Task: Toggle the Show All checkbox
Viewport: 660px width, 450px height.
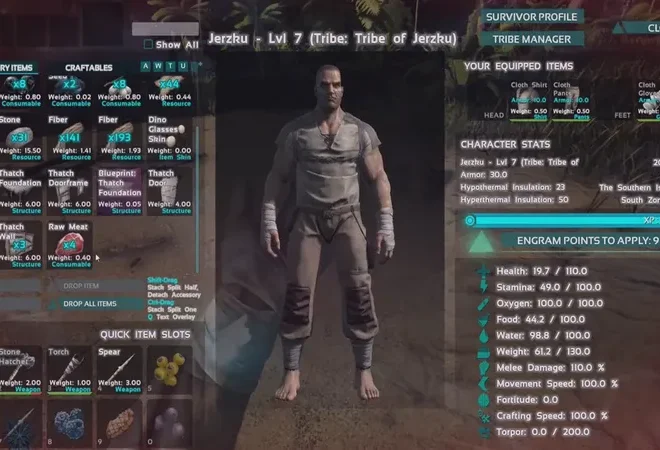Action: (149, 44)
